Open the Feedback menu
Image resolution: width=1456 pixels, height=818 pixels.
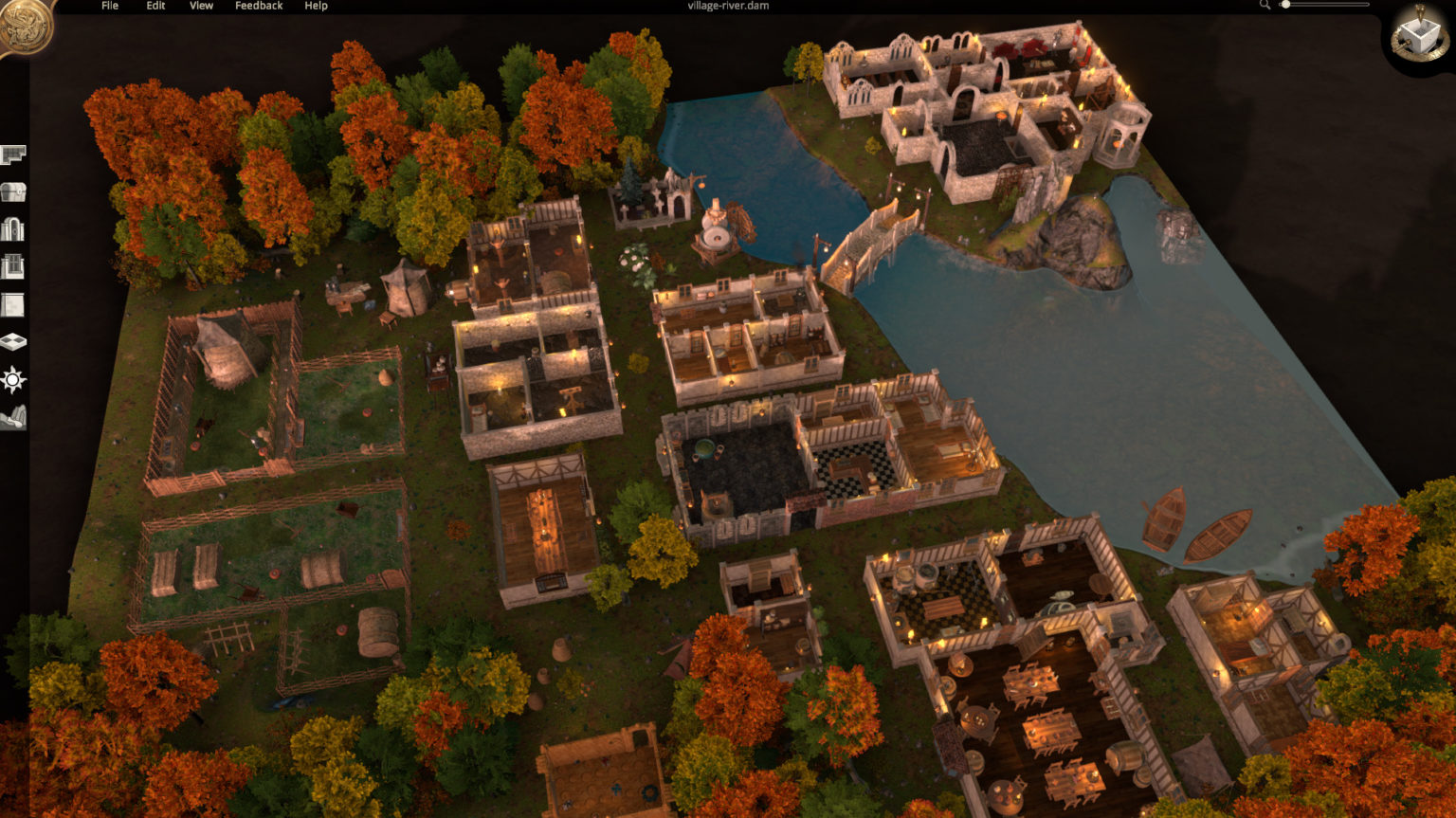click(x=258, y=6)
